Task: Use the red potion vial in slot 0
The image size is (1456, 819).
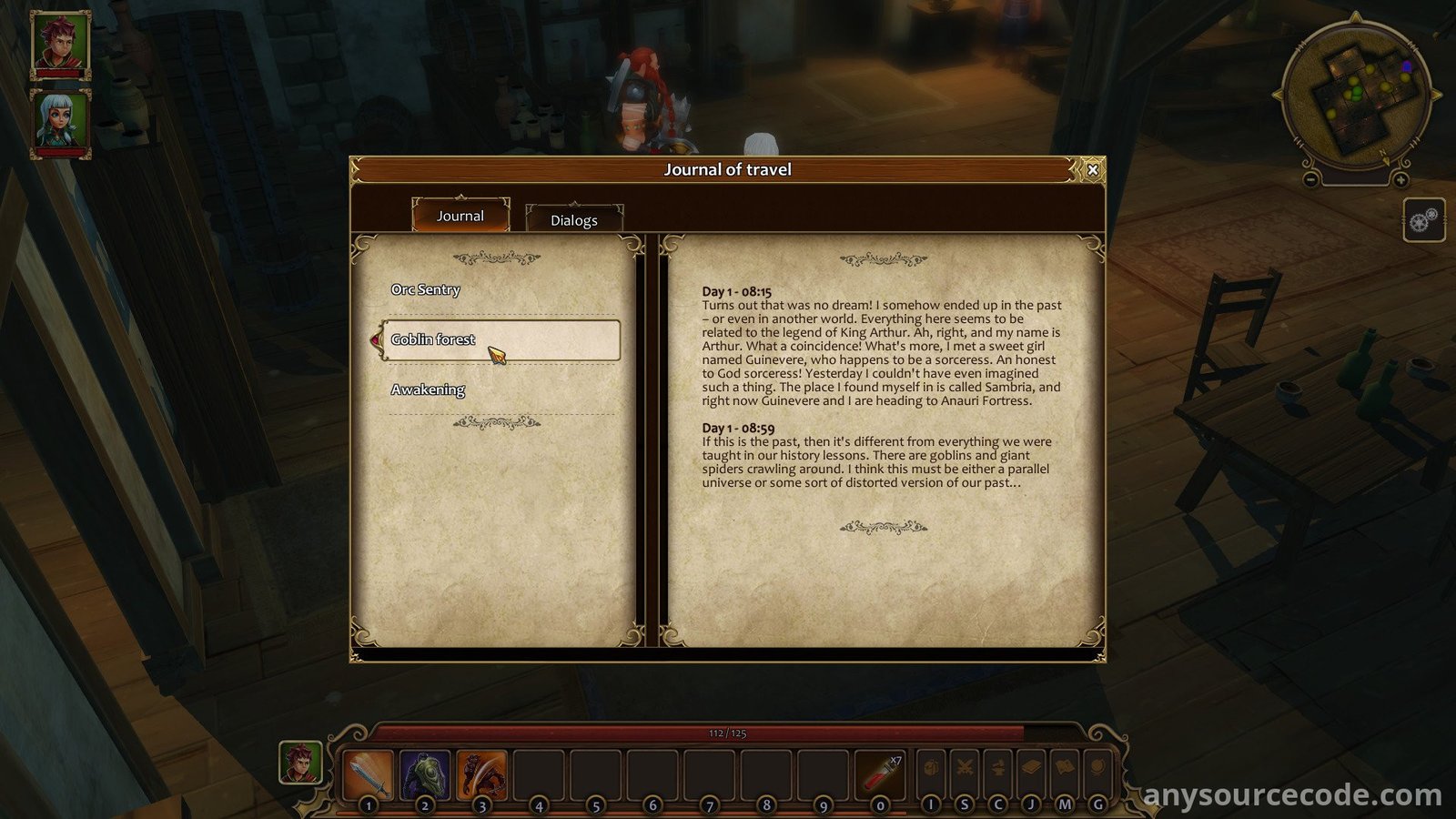Action: (880, 774)
